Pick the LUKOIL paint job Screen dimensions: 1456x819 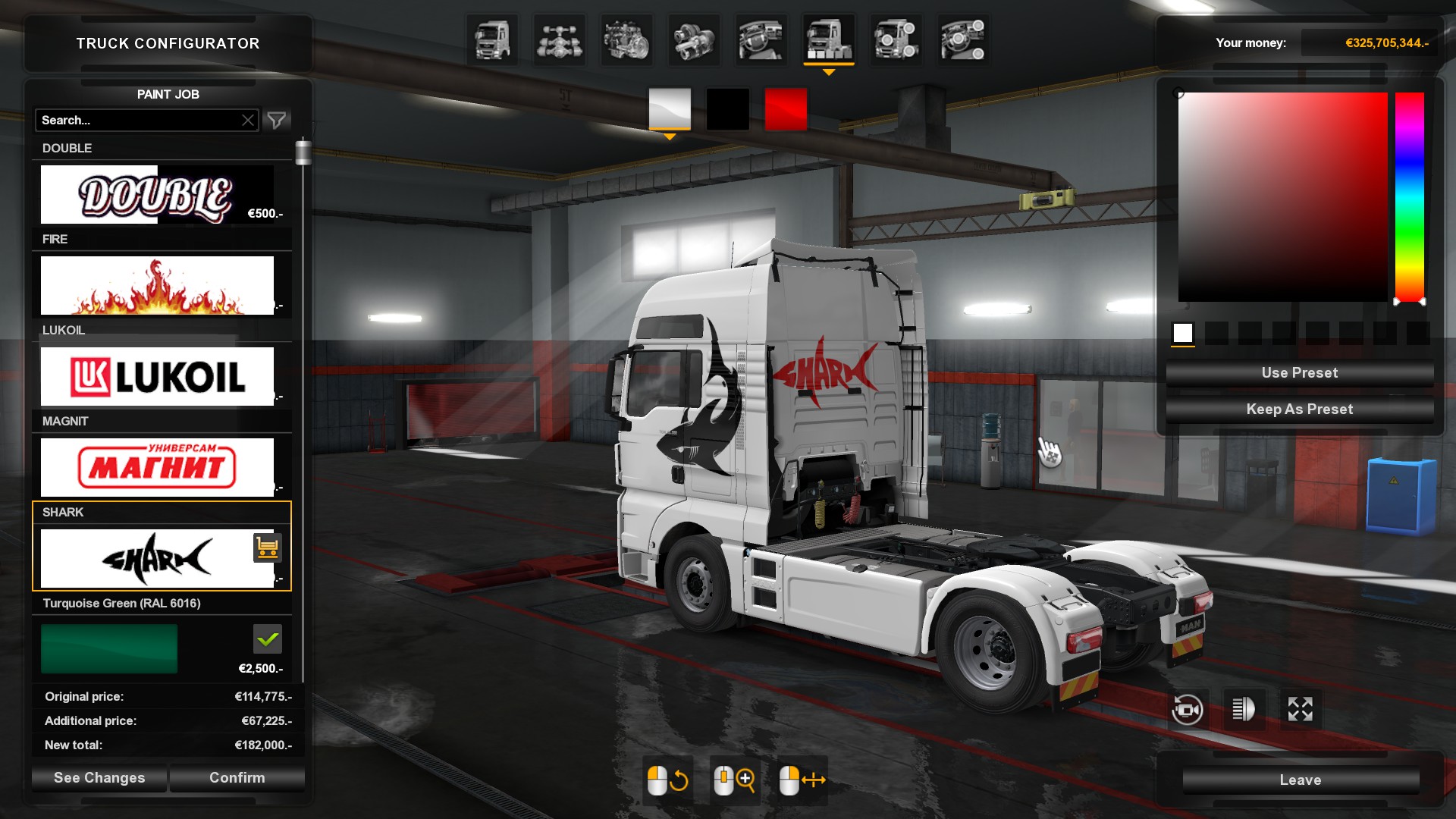click(x=157, y=376)
